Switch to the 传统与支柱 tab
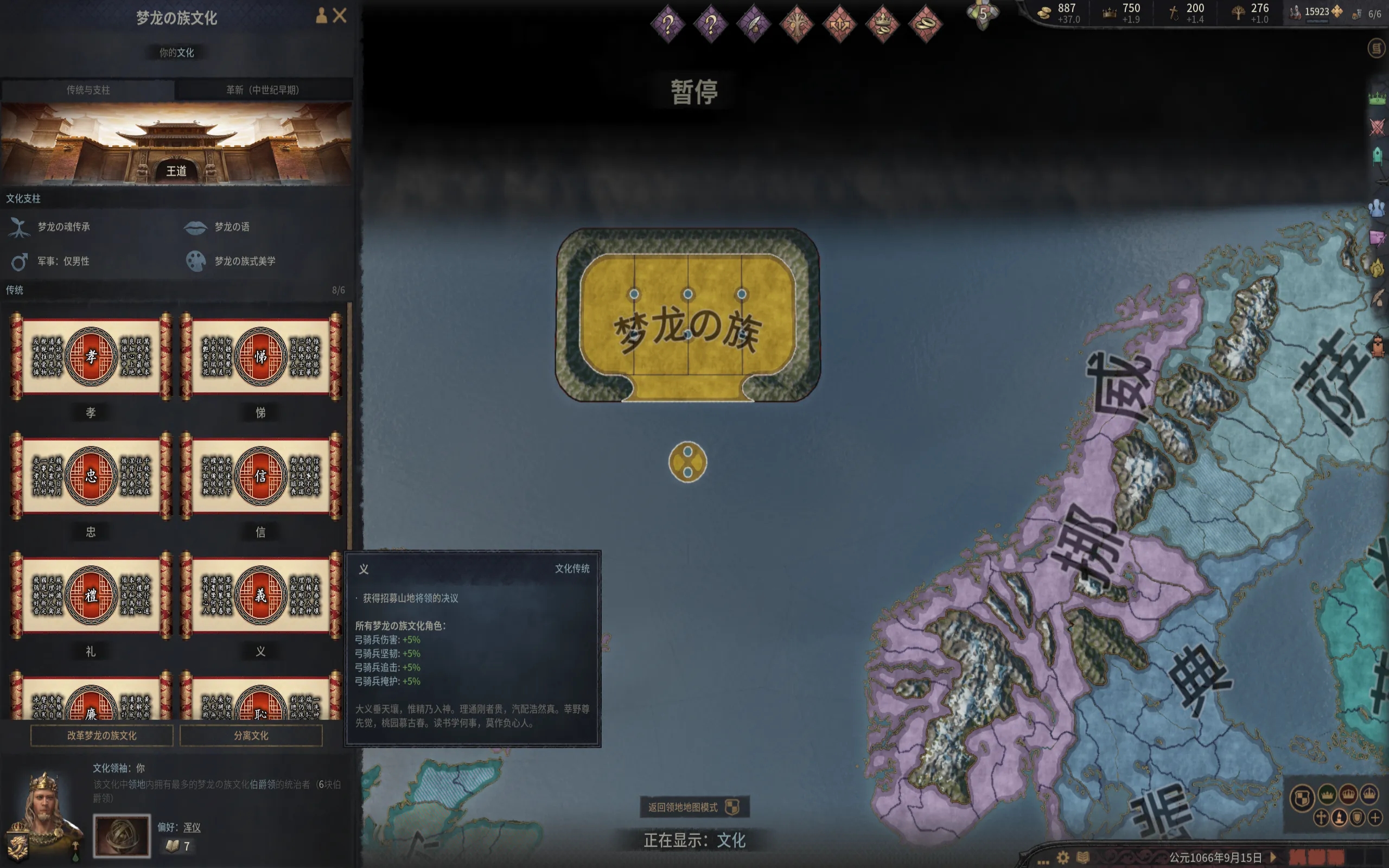The height and width of the screenshot is (868, 1389). (88, 90)
